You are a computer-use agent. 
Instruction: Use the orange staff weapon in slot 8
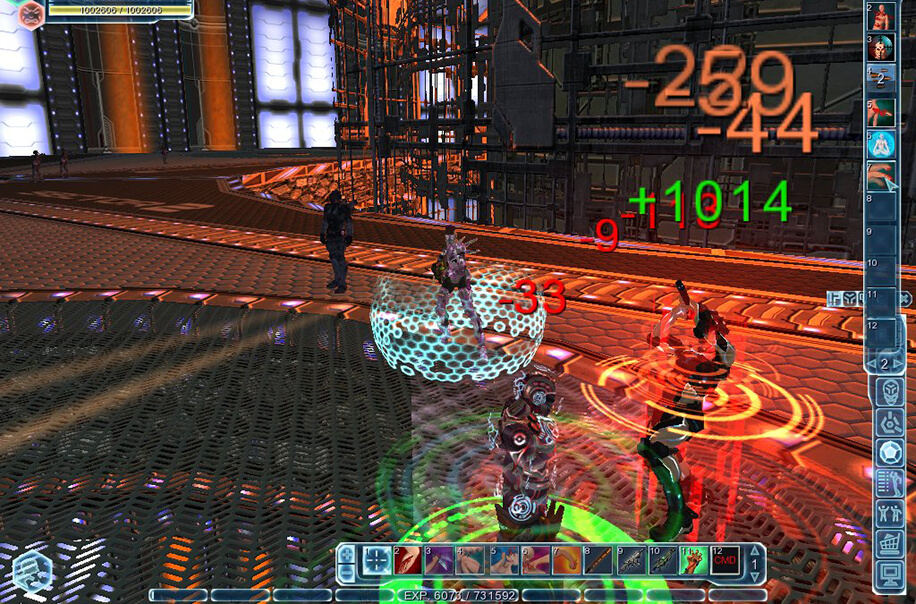point(598,562)
